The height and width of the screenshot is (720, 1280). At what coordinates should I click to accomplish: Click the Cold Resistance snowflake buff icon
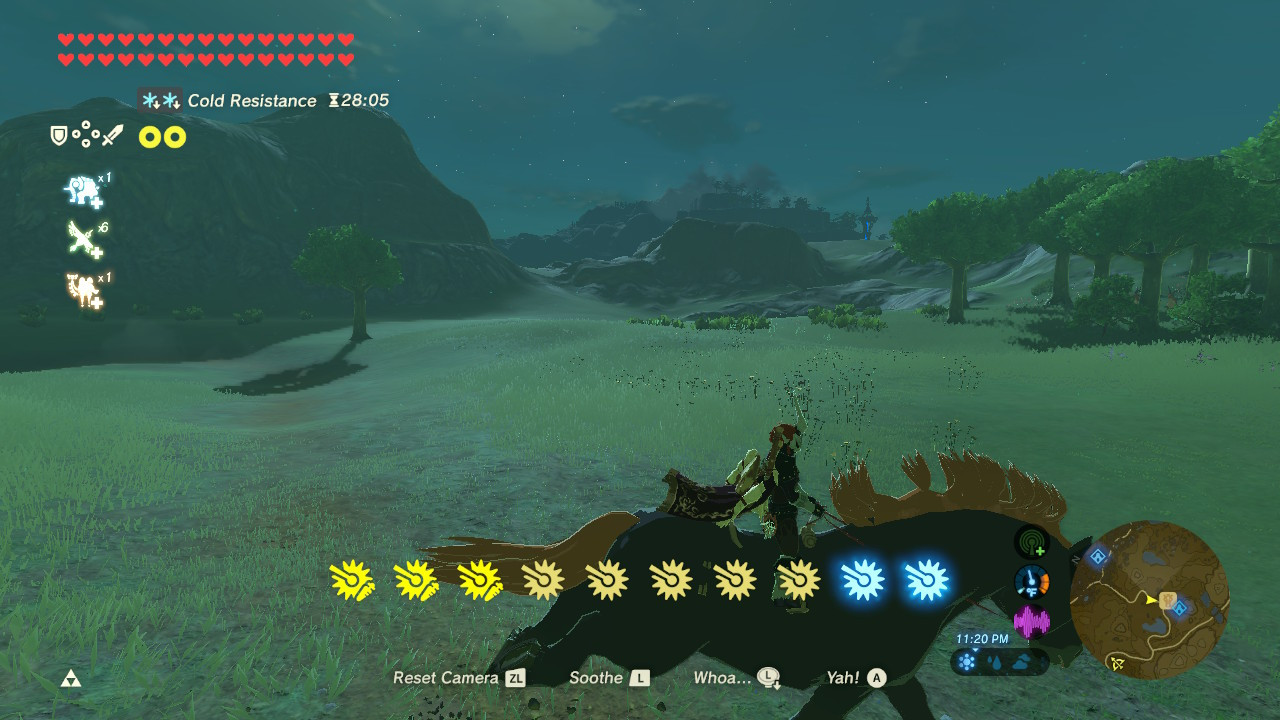click(158, 100)
